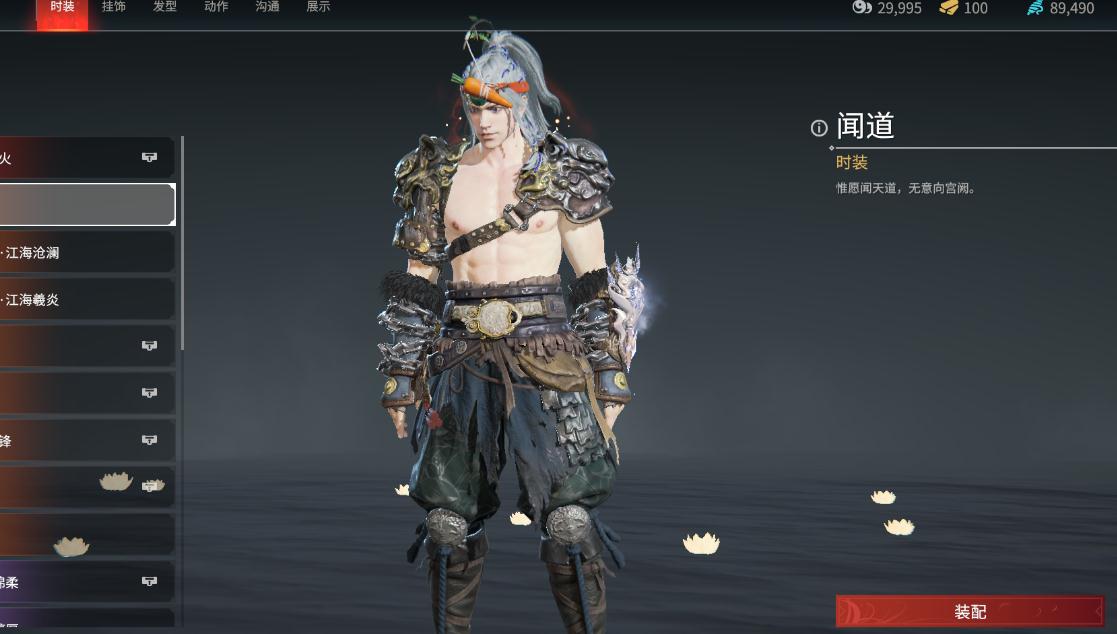Click the info icon beside 闻道
This screenshot has width=1117, height=634.
(x=819, y=128)
